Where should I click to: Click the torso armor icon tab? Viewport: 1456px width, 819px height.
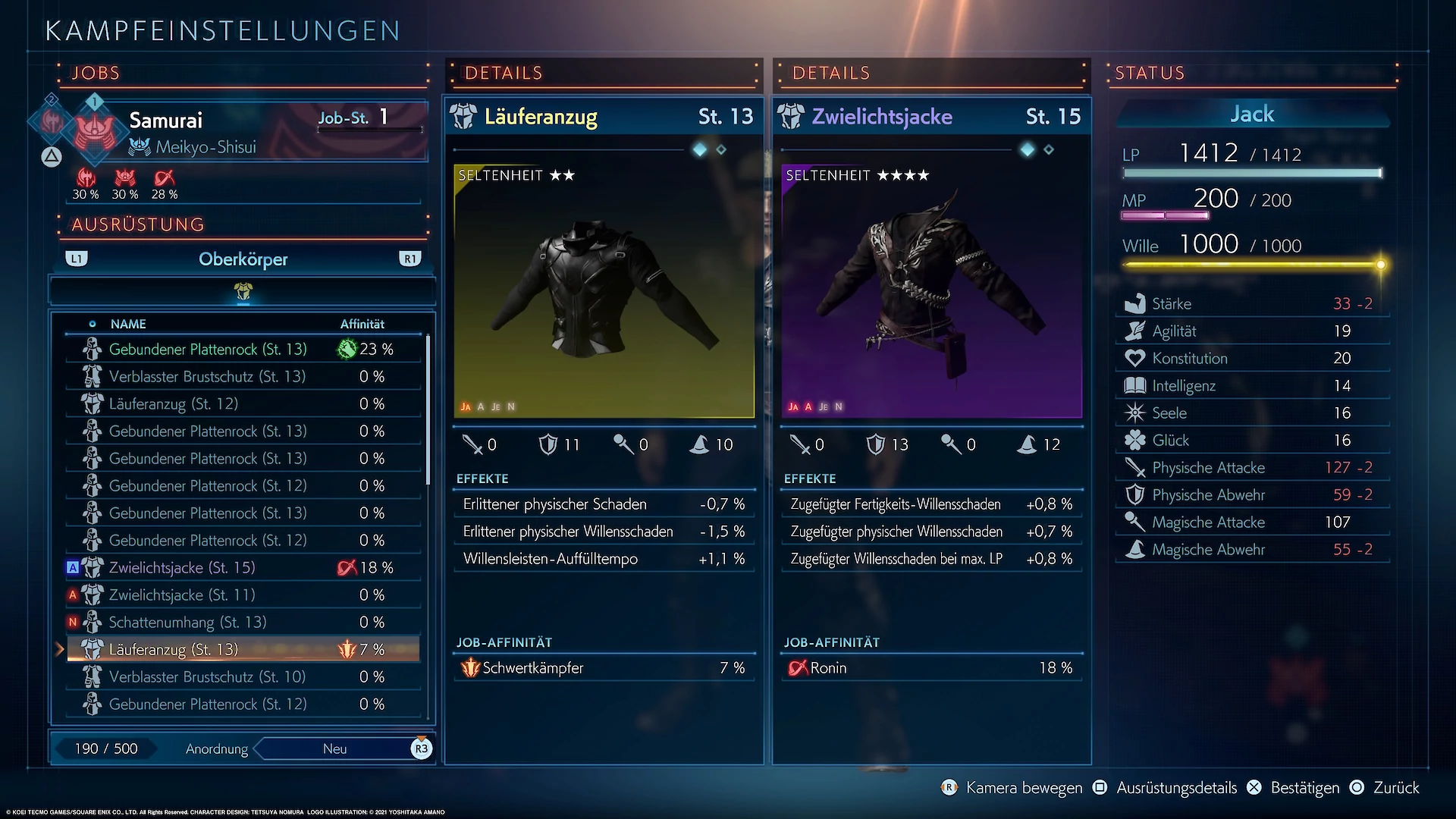point(243,291)
